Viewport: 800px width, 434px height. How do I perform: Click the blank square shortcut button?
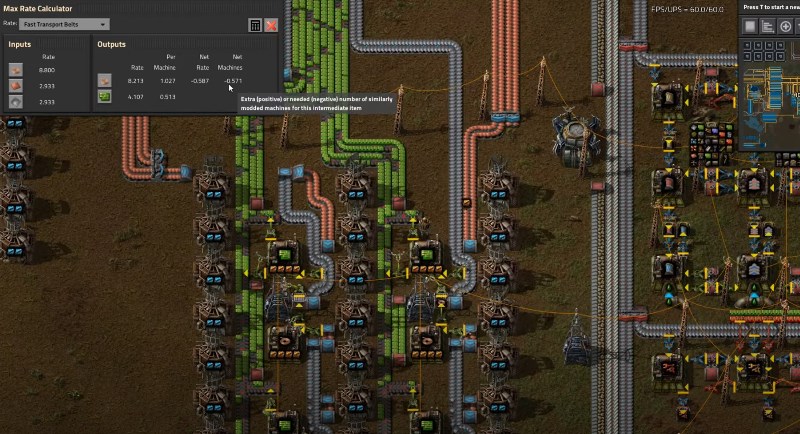[750, 25]
